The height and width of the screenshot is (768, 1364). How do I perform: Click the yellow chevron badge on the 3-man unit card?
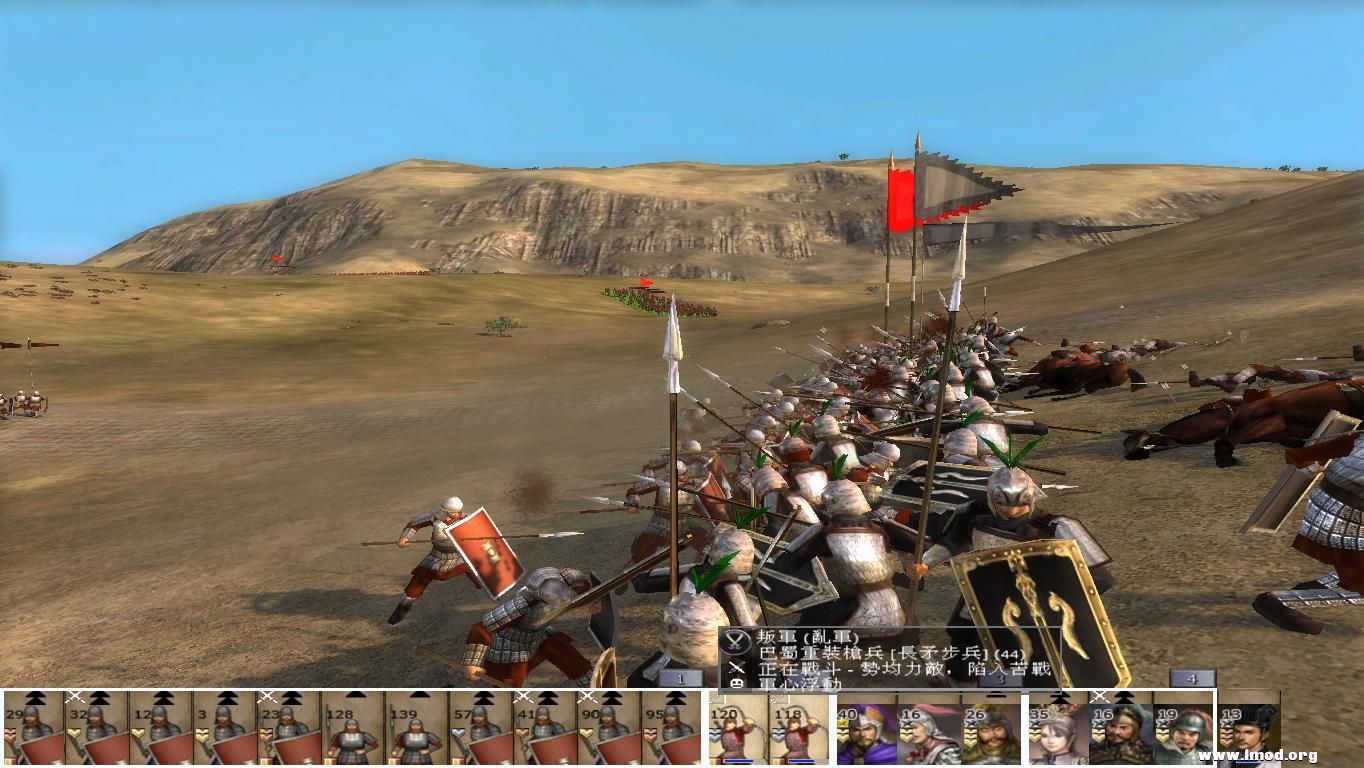pos(200,733)
